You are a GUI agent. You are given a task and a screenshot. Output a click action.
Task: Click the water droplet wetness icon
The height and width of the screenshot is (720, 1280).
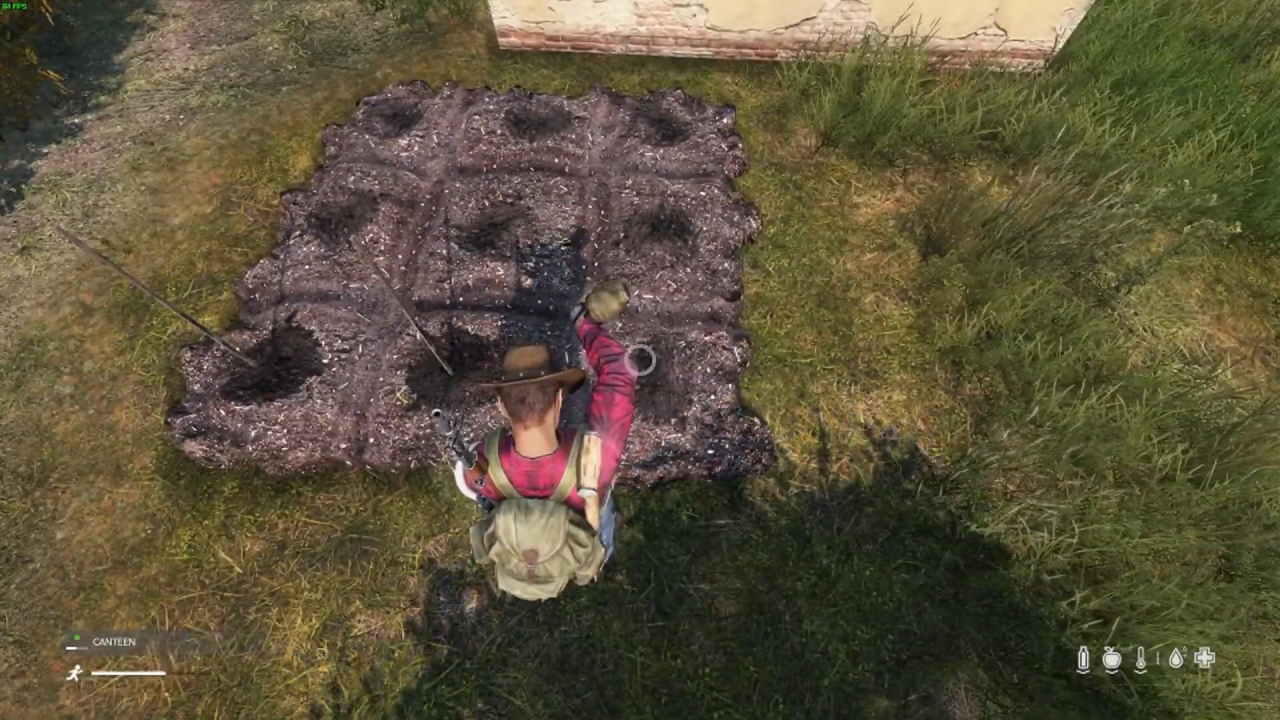pyautogui.click(x=1175, y=658)
